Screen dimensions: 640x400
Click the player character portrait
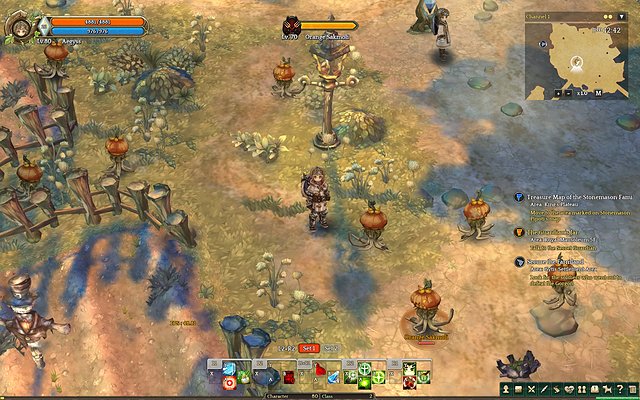18,25
